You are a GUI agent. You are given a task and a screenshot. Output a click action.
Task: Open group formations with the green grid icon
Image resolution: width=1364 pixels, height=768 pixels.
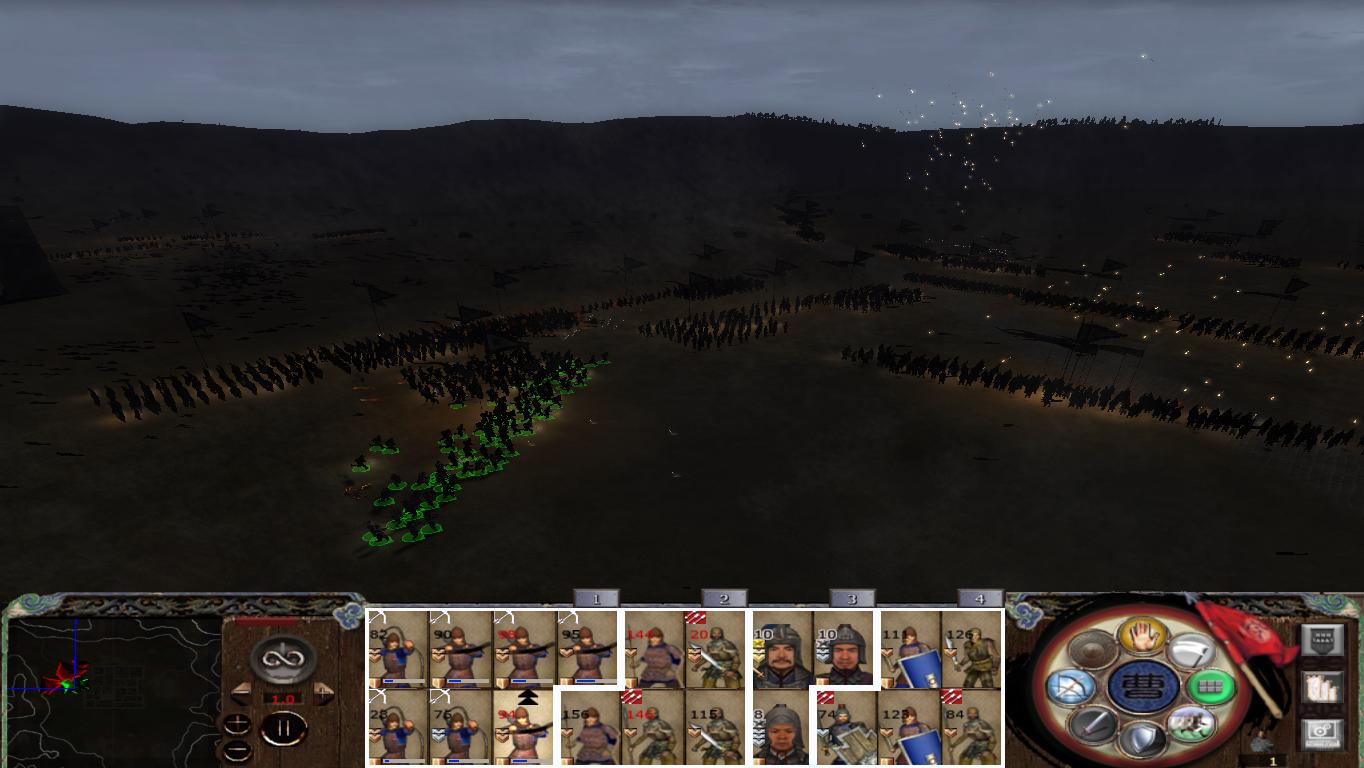tap(1212, 687)
